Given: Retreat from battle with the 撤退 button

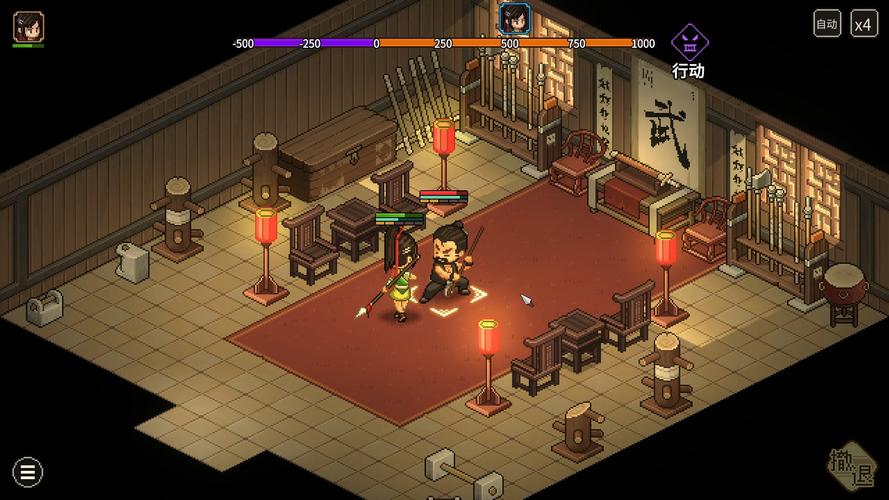Looking at the screenshot, I should [852, 465].
